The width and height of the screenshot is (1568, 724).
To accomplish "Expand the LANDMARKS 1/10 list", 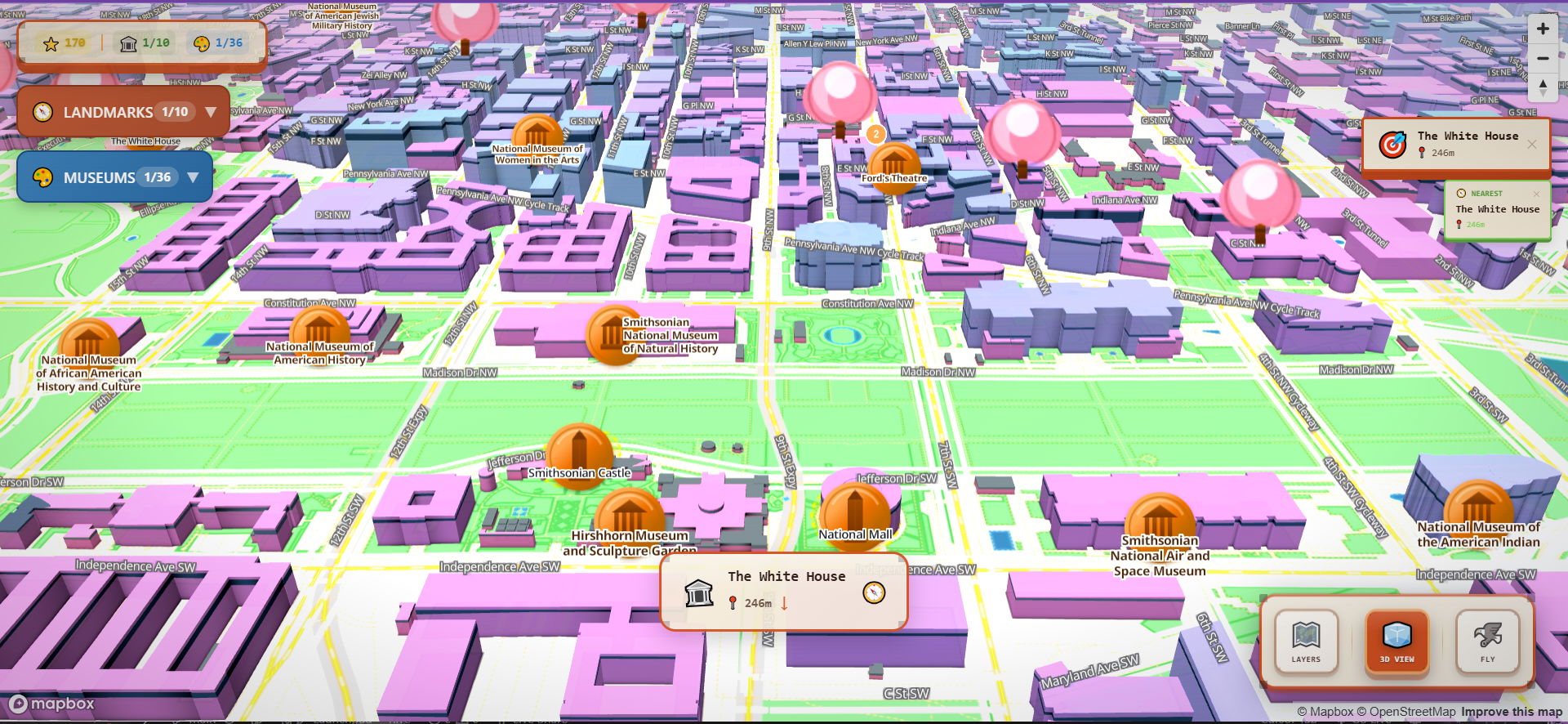I will (x=122, y=112).
